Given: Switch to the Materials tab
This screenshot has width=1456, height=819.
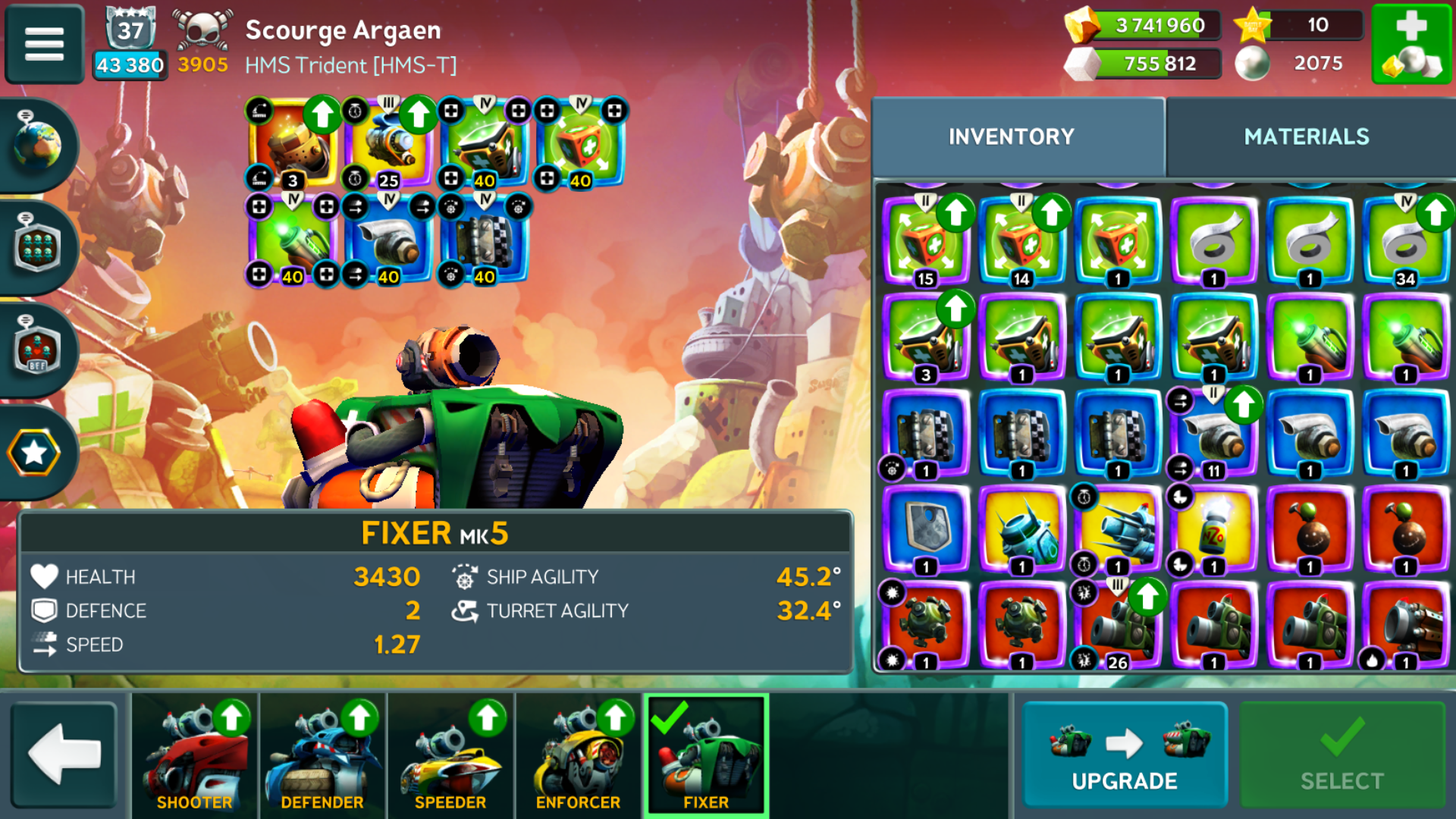Looking at the screenshot, I should tap(1306, 136).
